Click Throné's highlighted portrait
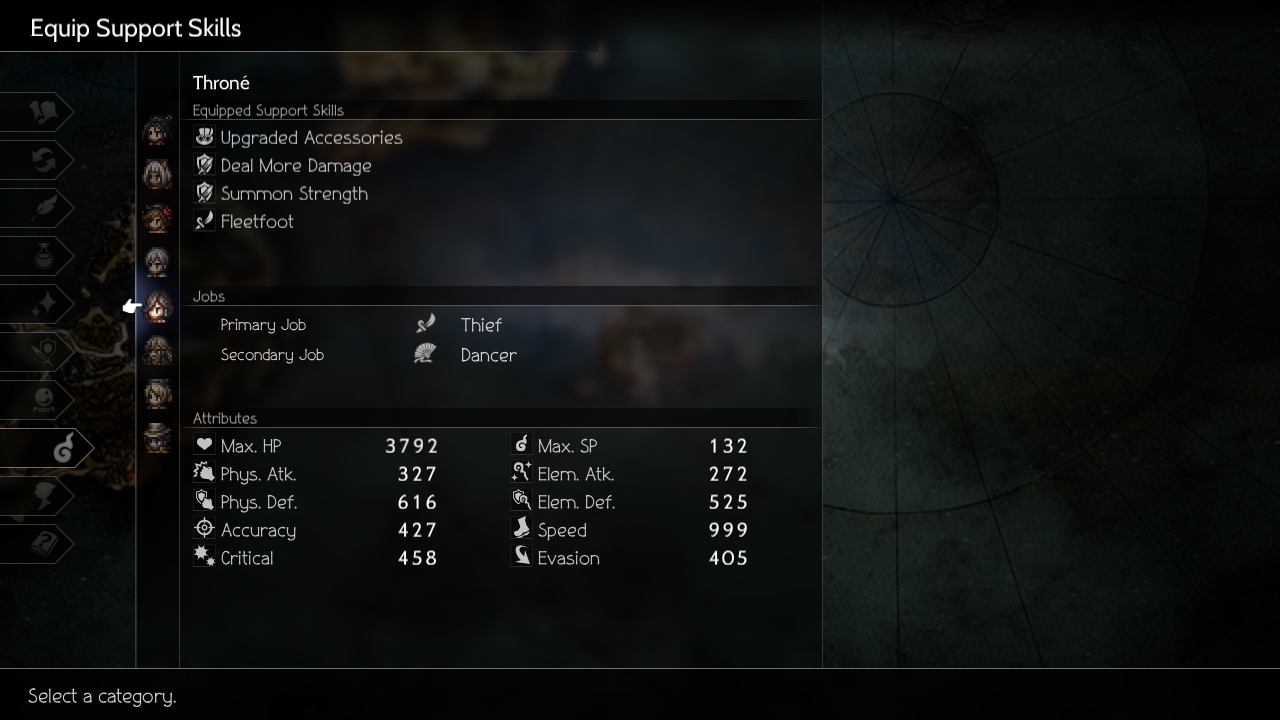Viewport: 1280px width, 720px height. point(157,307)
